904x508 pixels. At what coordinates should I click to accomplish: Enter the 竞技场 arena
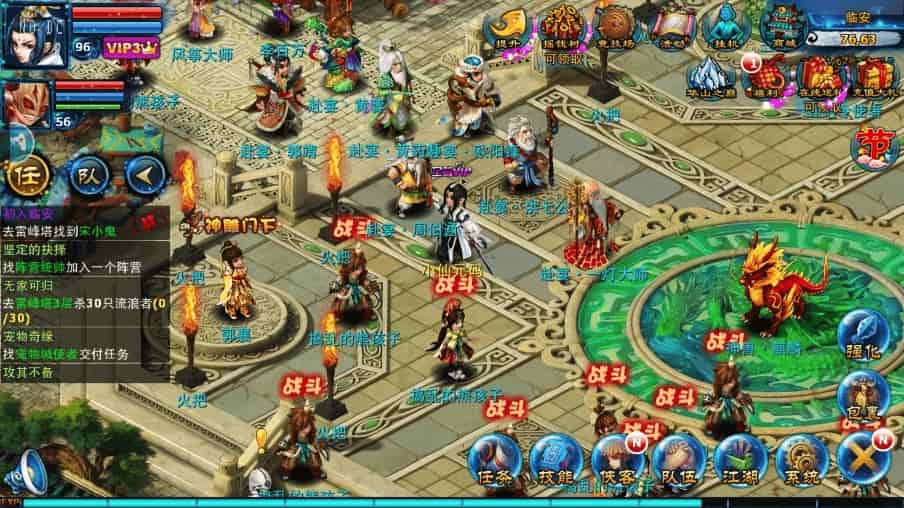coord(615,26)
